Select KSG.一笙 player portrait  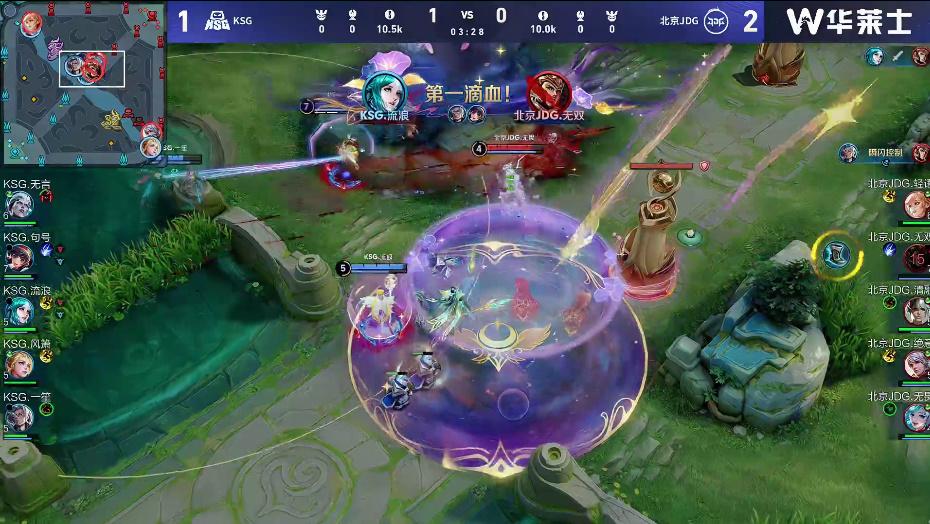19,417
